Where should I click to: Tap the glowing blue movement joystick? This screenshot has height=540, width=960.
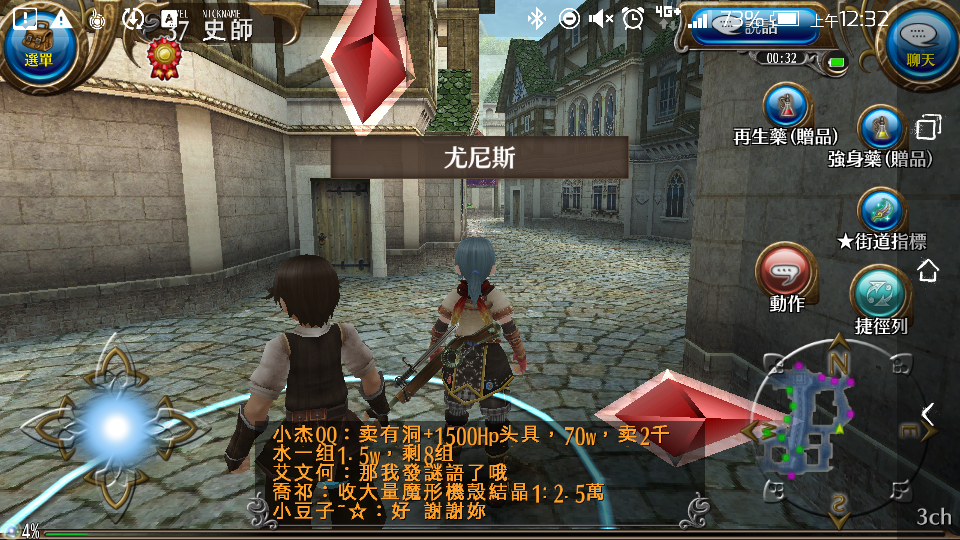pyautogui.click(x=116, y=427)
